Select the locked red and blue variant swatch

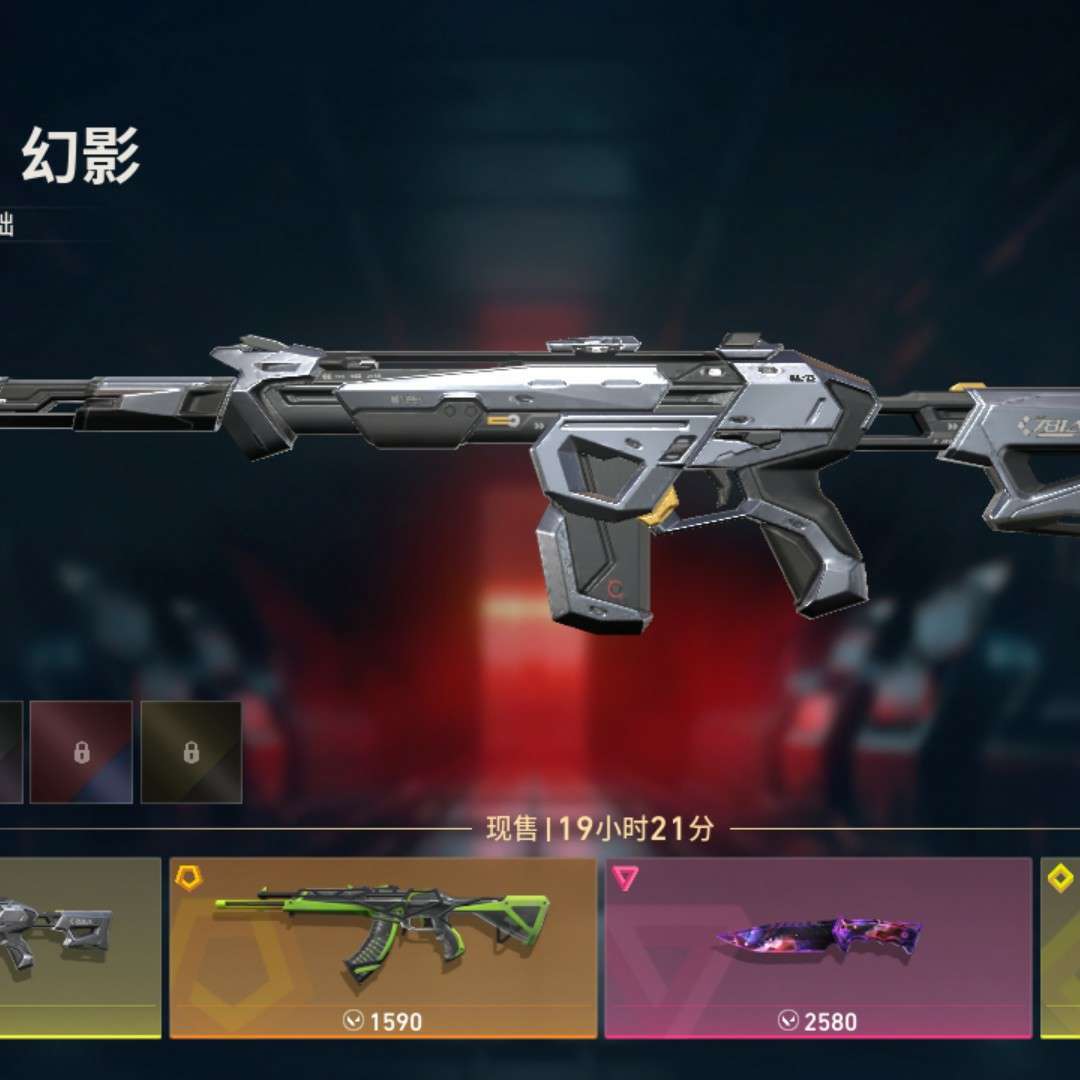(x=81, y=752)
